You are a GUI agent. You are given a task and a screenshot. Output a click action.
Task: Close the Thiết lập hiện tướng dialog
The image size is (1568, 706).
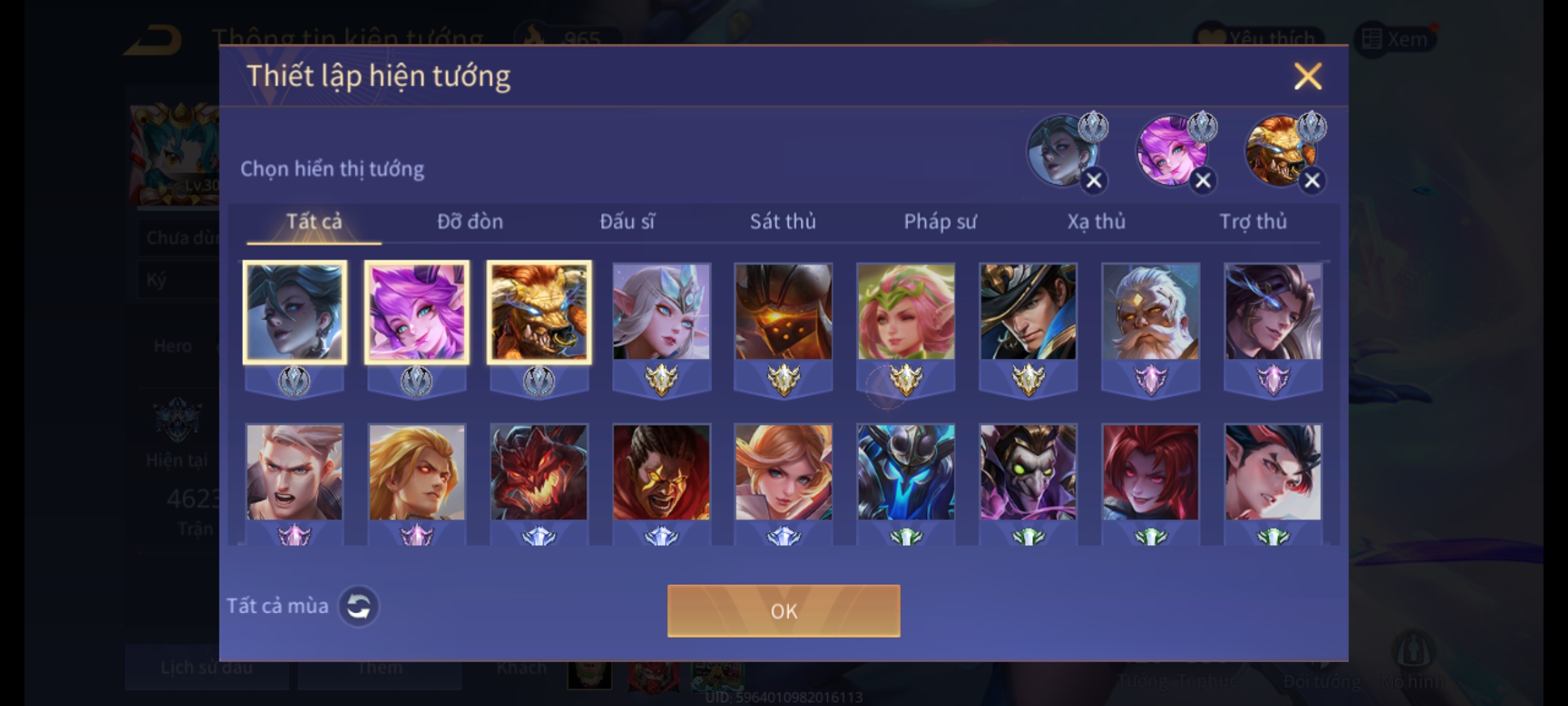point(1307,76)
